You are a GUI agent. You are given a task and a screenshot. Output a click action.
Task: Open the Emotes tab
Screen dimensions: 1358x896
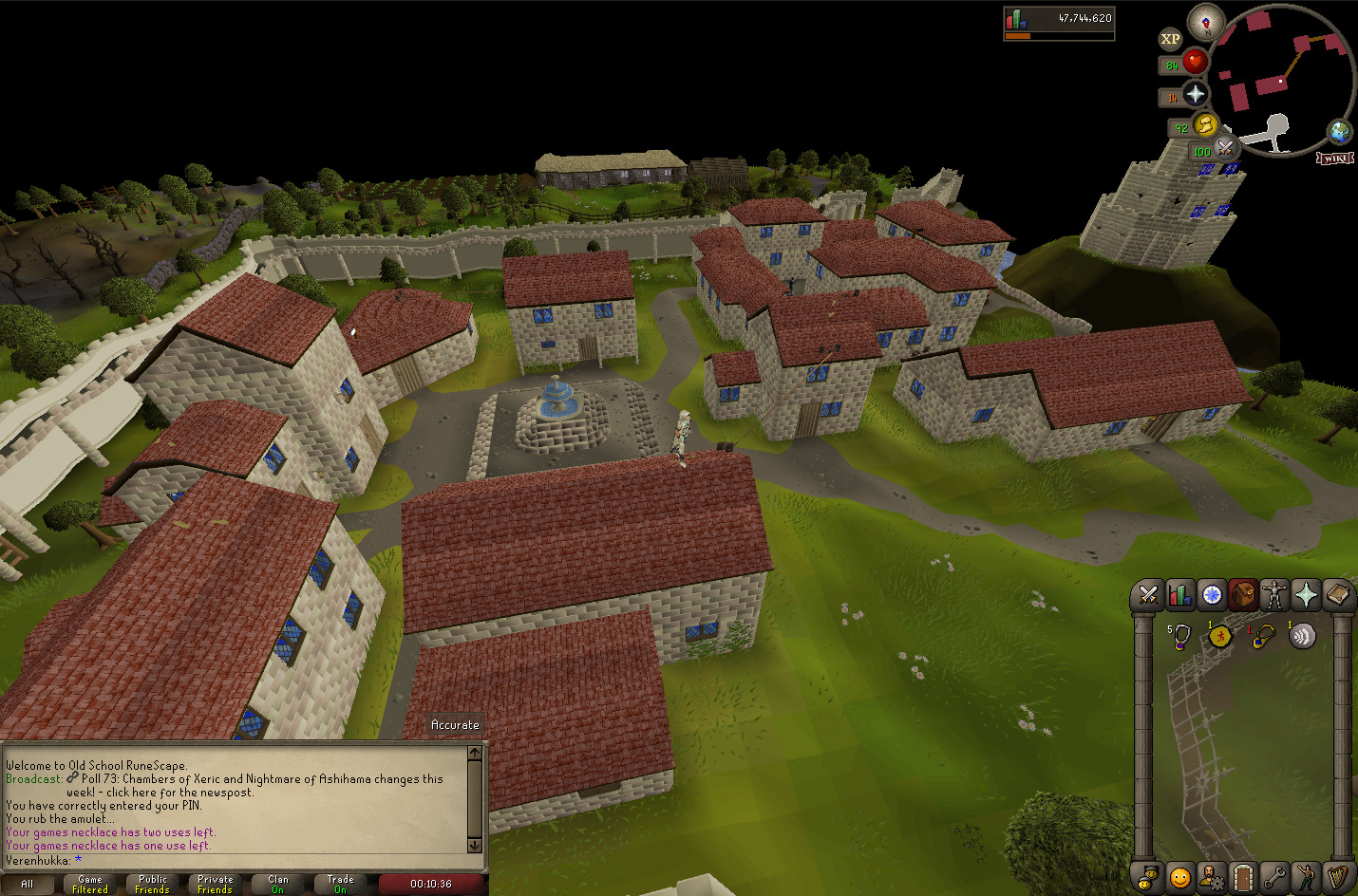(x=1306, y=877)
